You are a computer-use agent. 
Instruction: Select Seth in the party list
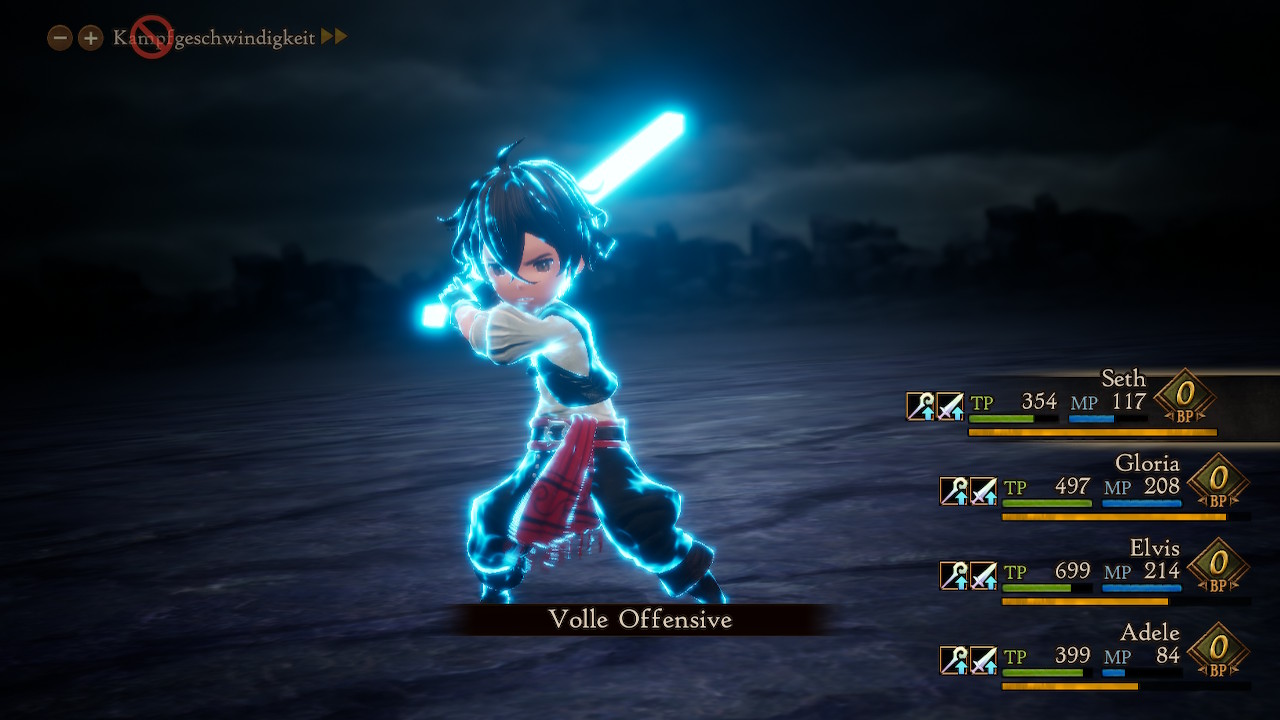pos(1123,379)
